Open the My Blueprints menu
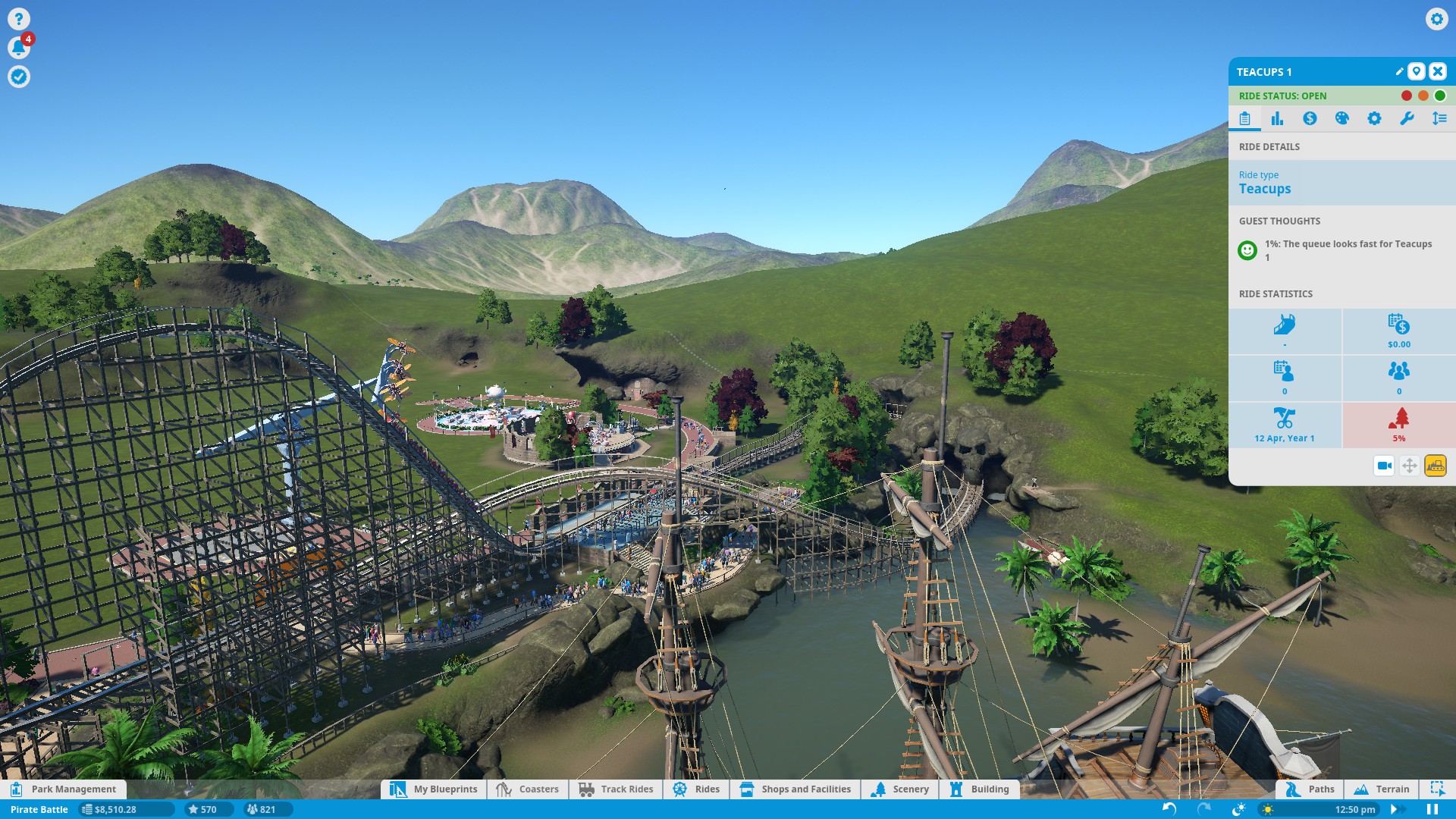Screen dimensions: 1456x819 point(435,789)
